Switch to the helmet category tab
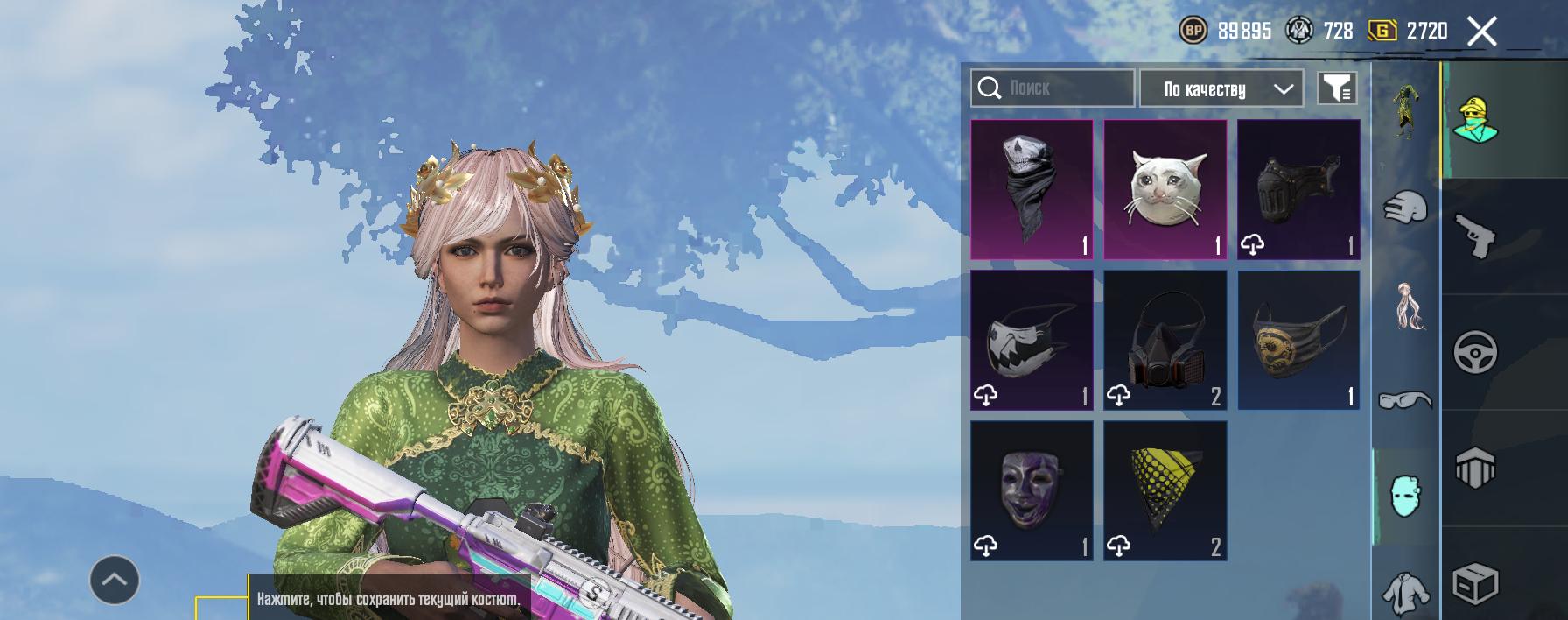 1405,208
